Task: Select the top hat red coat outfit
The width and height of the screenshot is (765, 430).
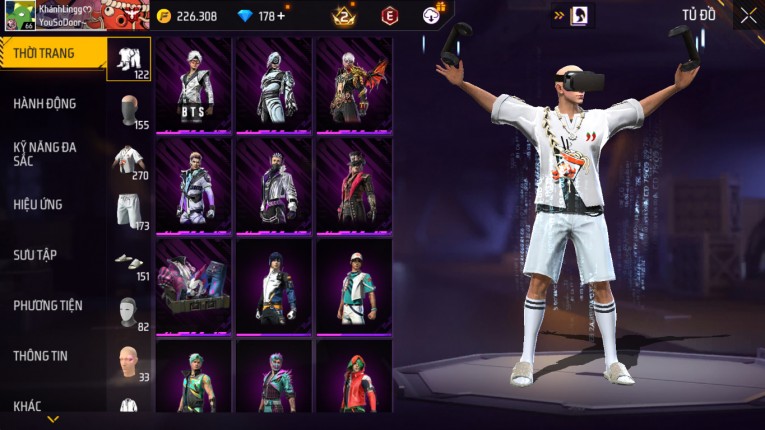Action: tap(354, 185)
